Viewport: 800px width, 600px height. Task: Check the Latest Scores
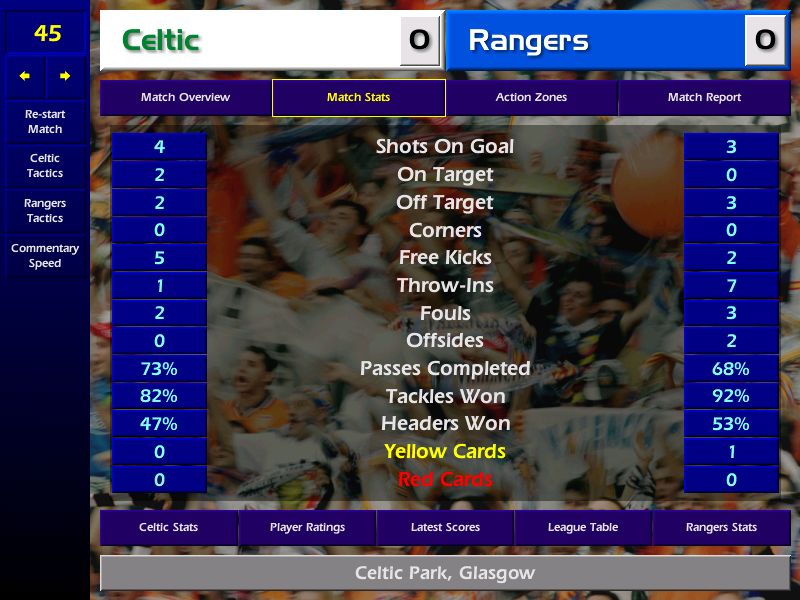(445, 527)
